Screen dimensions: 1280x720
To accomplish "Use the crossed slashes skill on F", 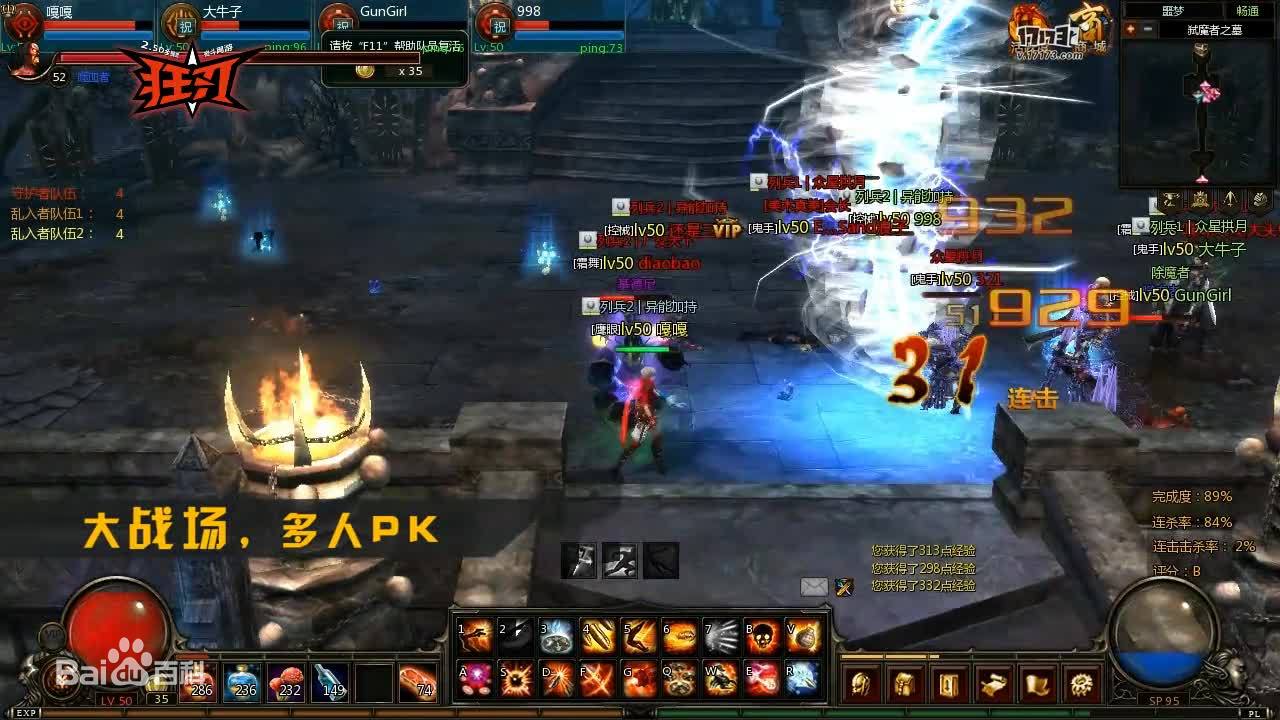I will [598, 678].
